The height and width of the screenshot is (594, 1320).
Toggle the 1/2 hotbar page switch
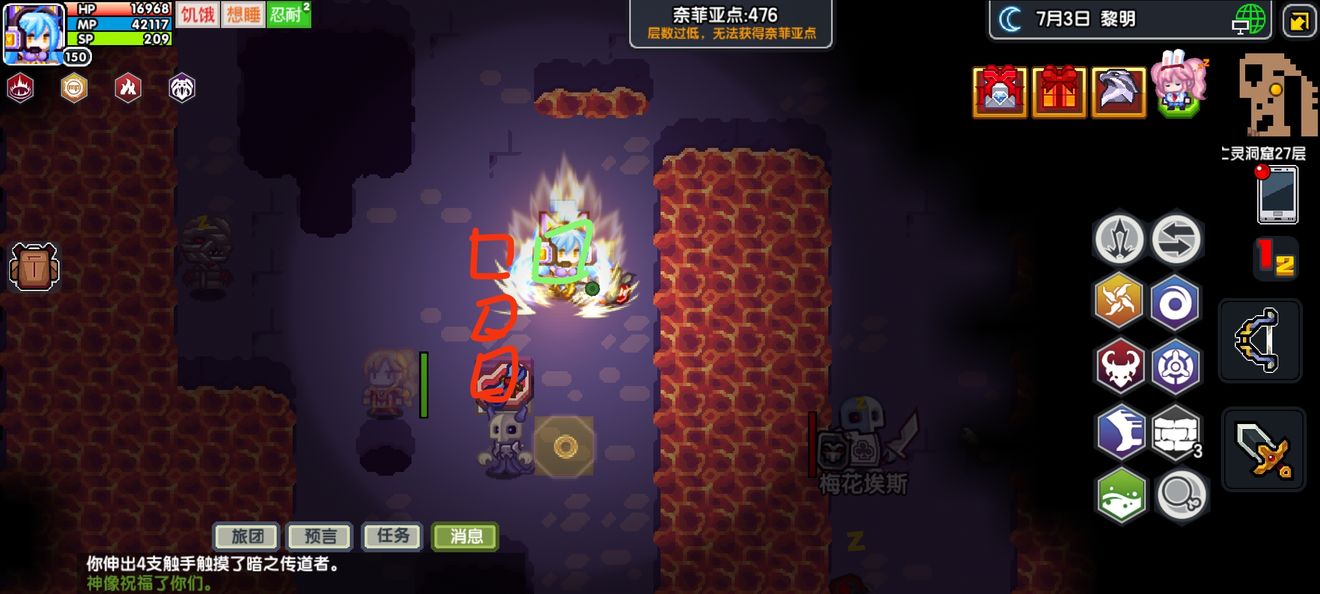[1275, 258]
